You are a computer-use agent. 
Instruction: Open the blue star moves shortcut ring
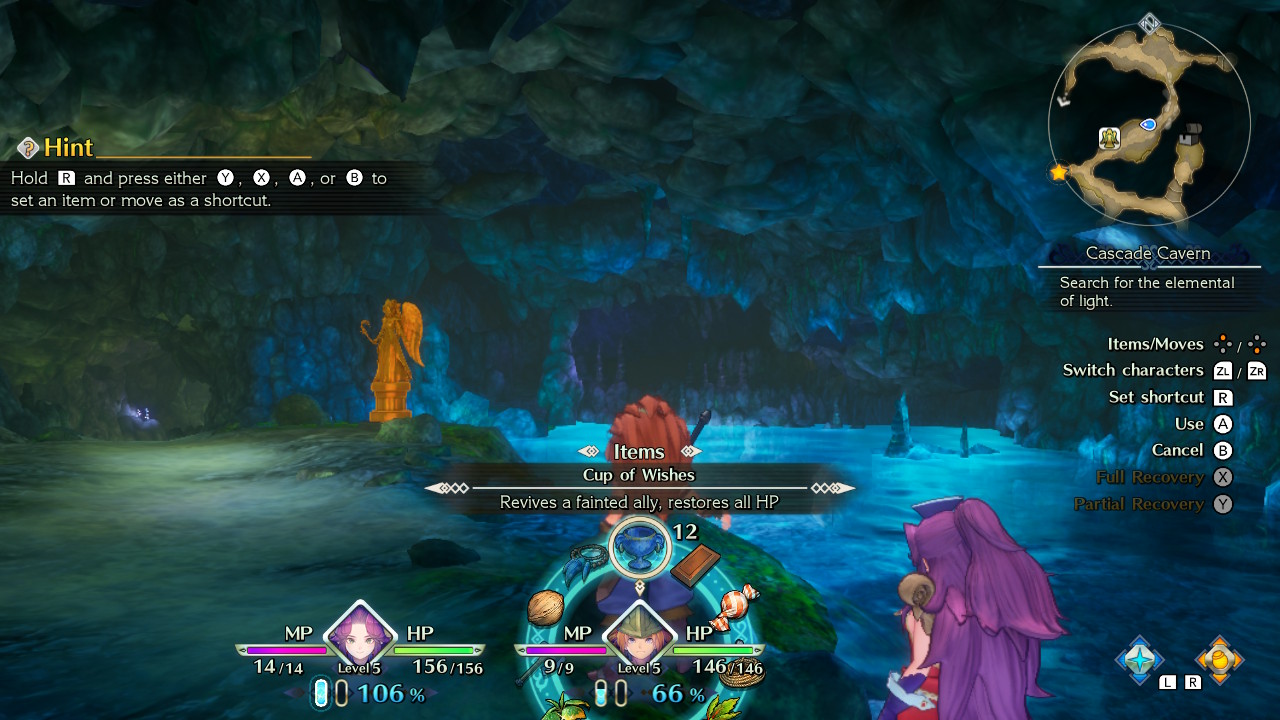coord(1140,659)
